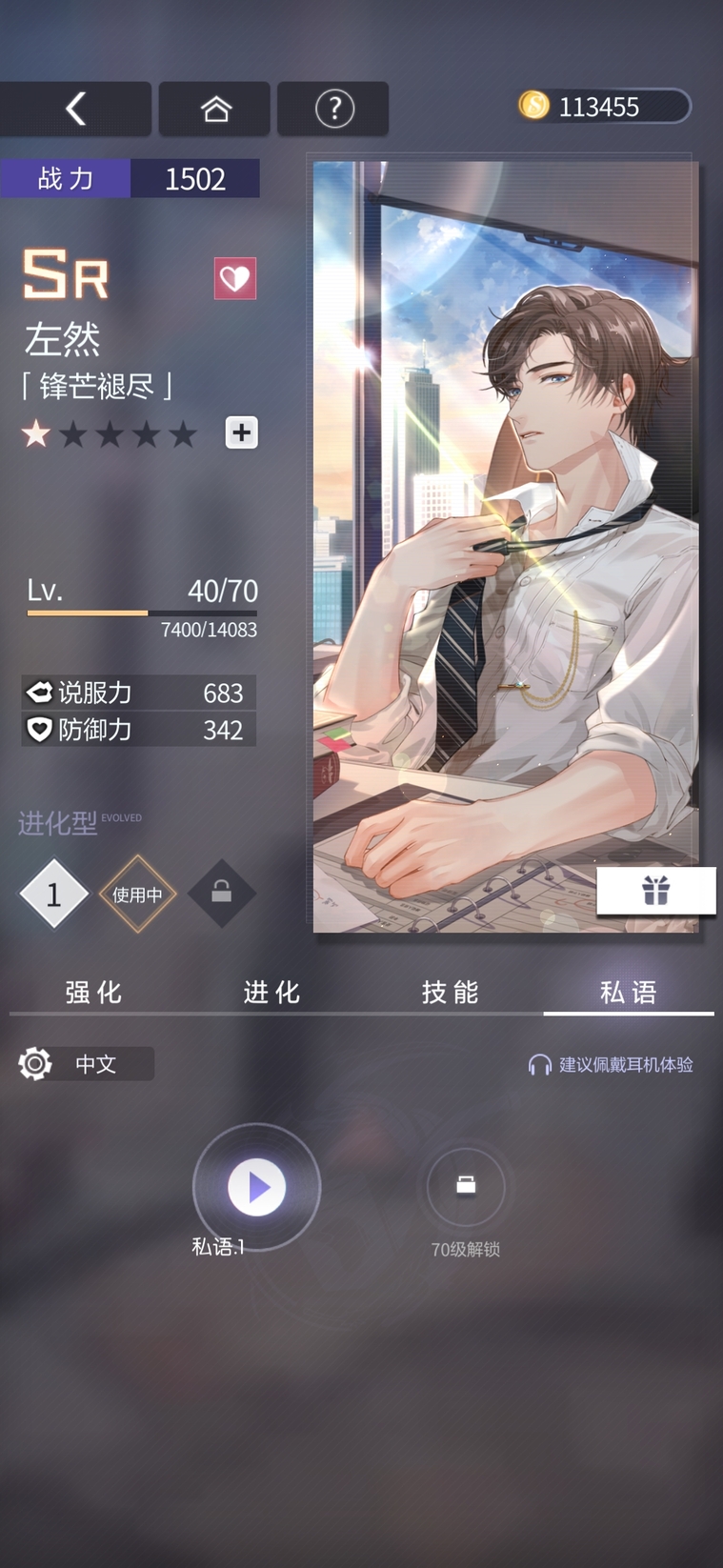Image resolution: width=723 pixels, height=1568 pixels.
Task: Toggle the pink heart favorite icon
Action: (x=235, y=278)
